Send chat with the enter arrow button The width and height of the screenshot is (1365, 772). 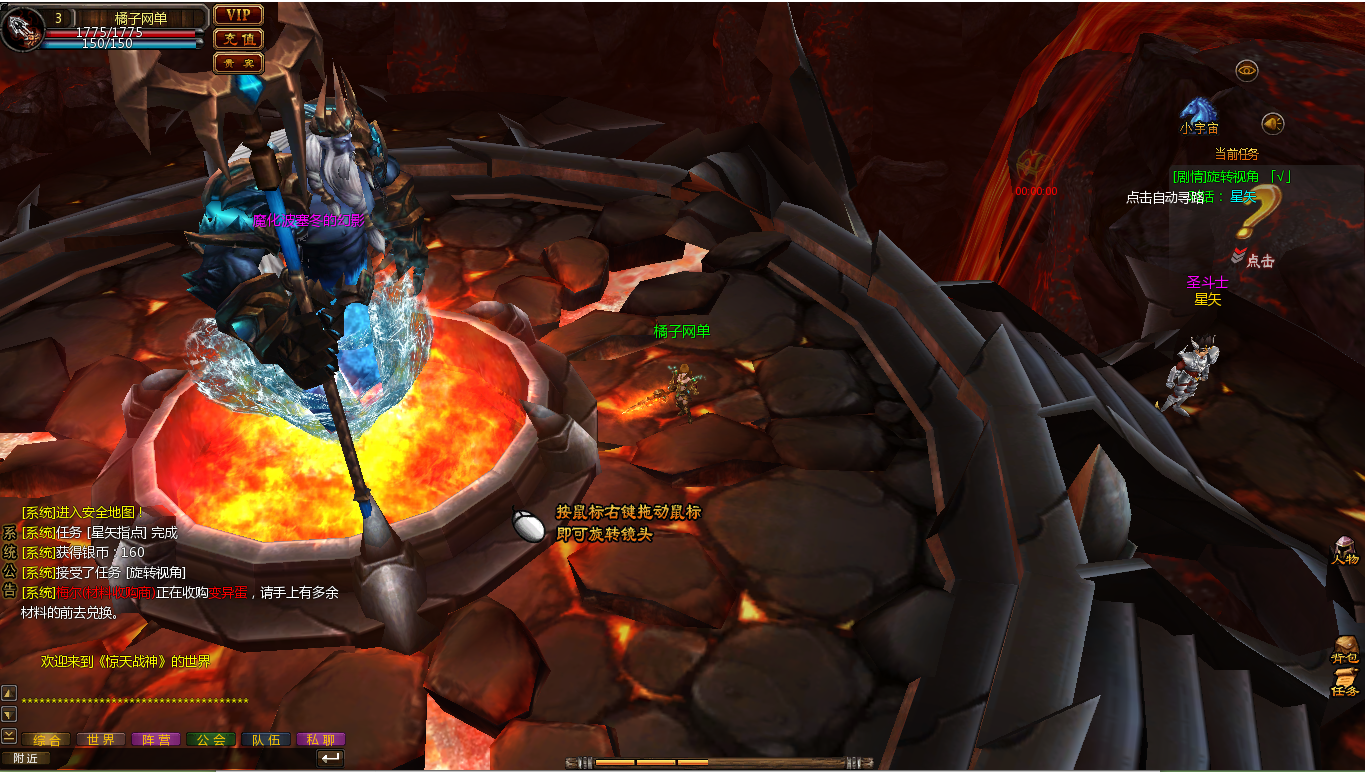point(330,758)
